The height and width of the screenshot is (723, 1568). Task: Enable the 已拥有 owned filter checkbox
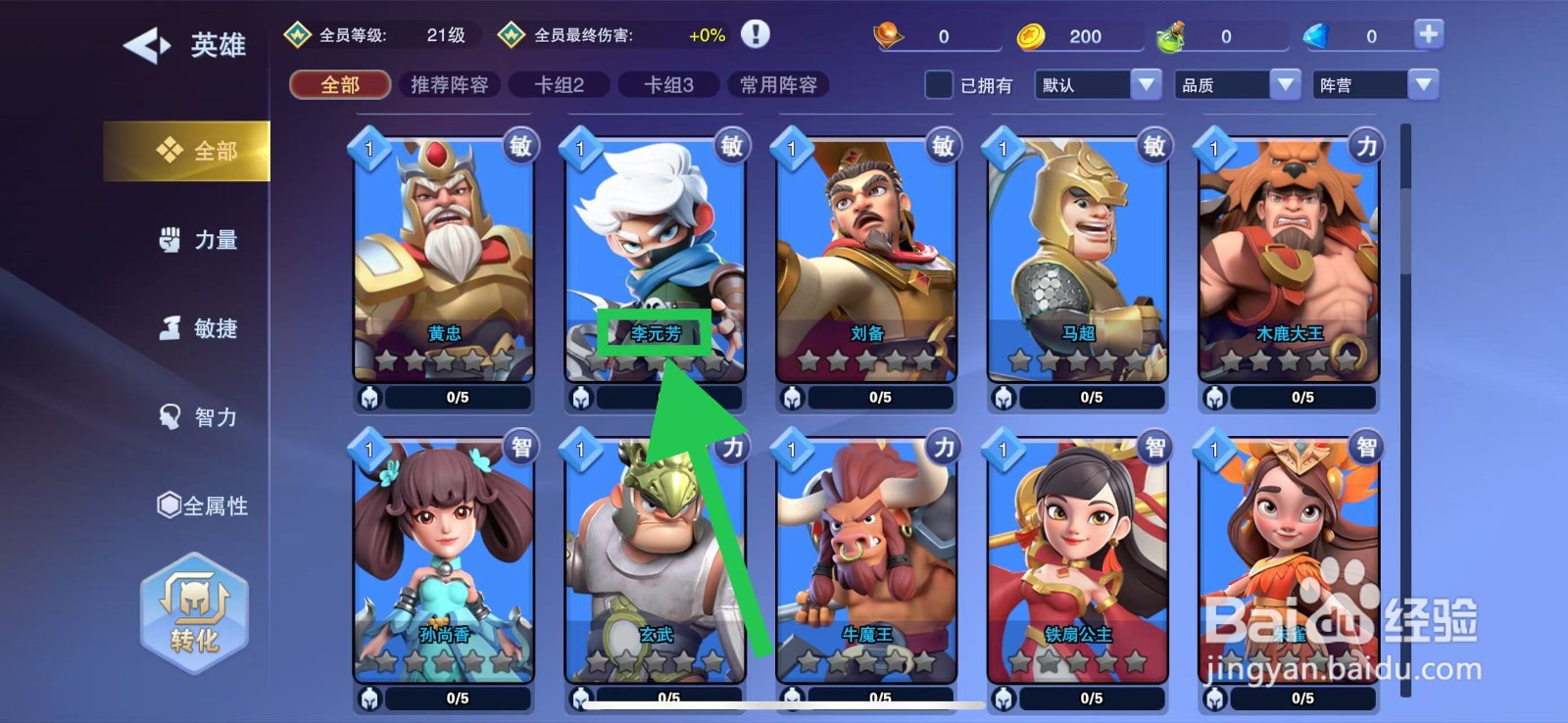tap(938, 86)
